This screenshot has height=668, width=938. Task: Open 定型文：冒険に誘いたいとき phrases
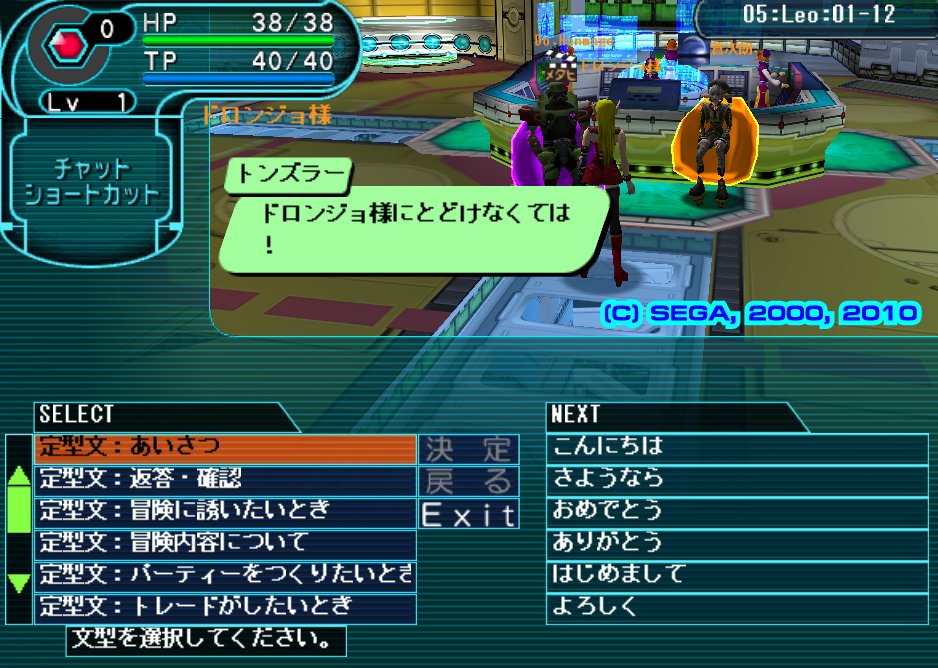(225, 511)
